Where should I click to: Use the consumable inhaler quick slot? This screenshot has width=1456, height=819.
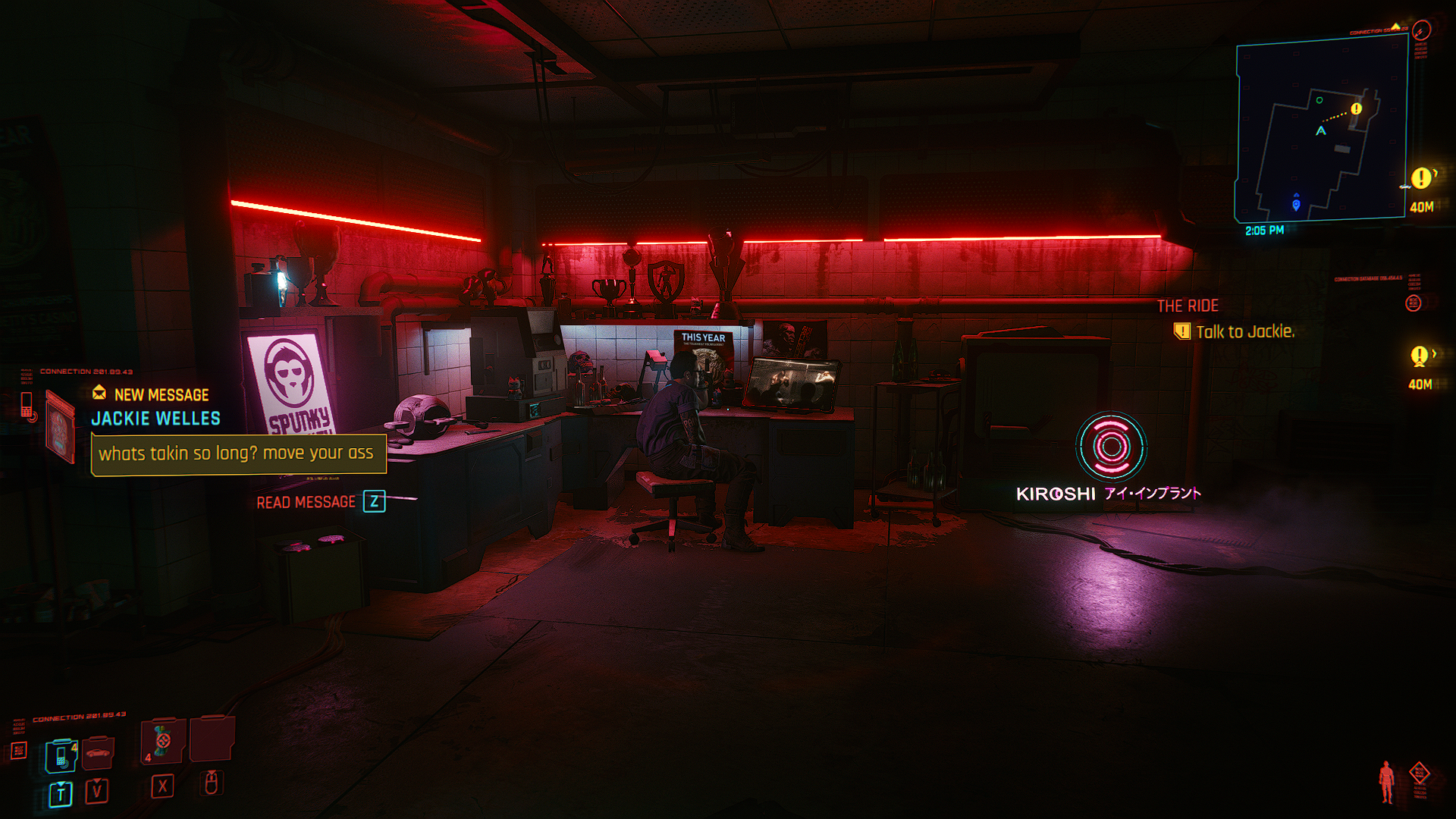coord(162,741)
